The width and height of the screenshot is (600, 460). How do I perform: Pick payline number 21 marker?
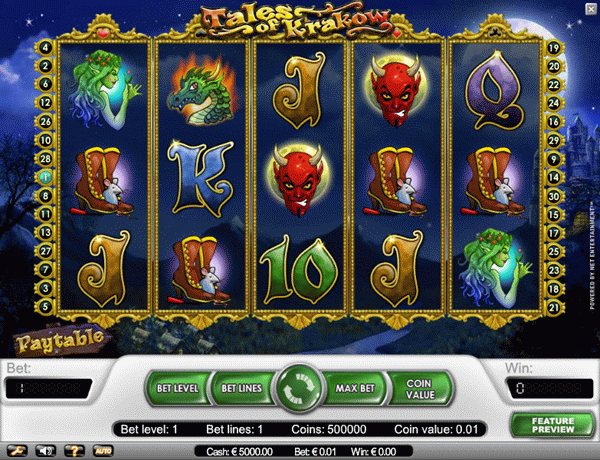(x=553, y=305)
